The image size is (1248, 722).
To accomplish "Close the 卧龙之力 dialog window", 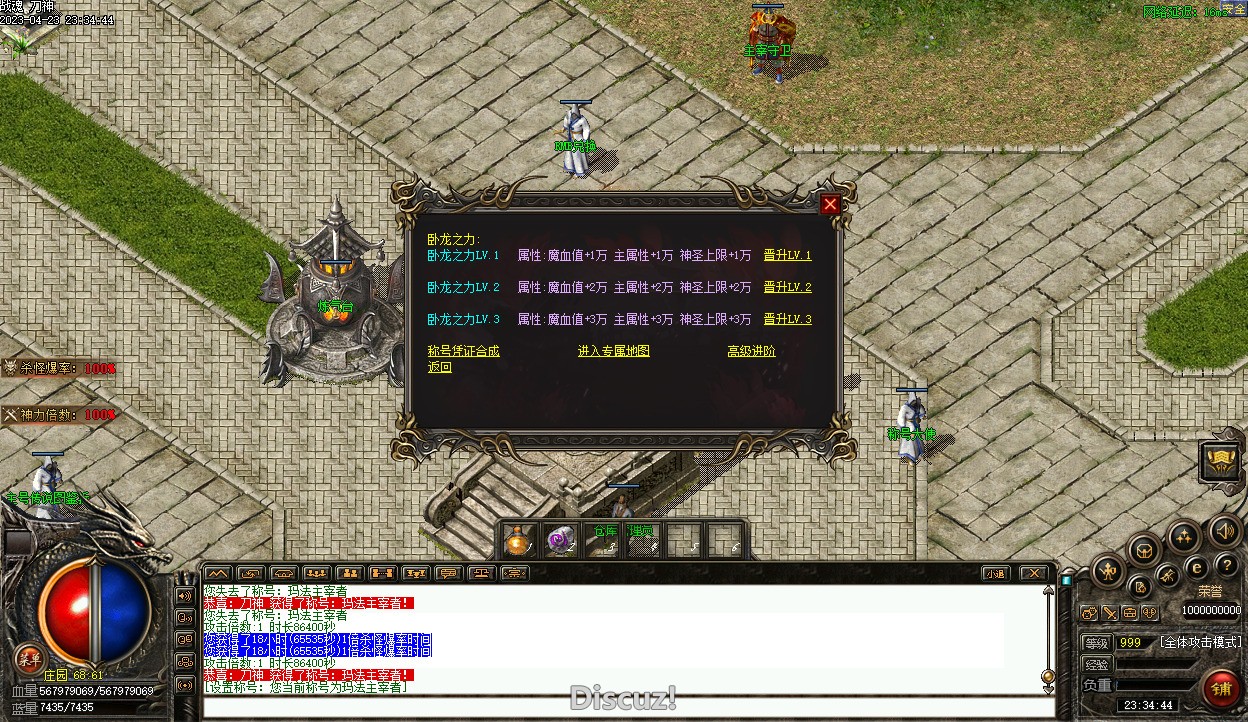I will [x=830, y=205].
